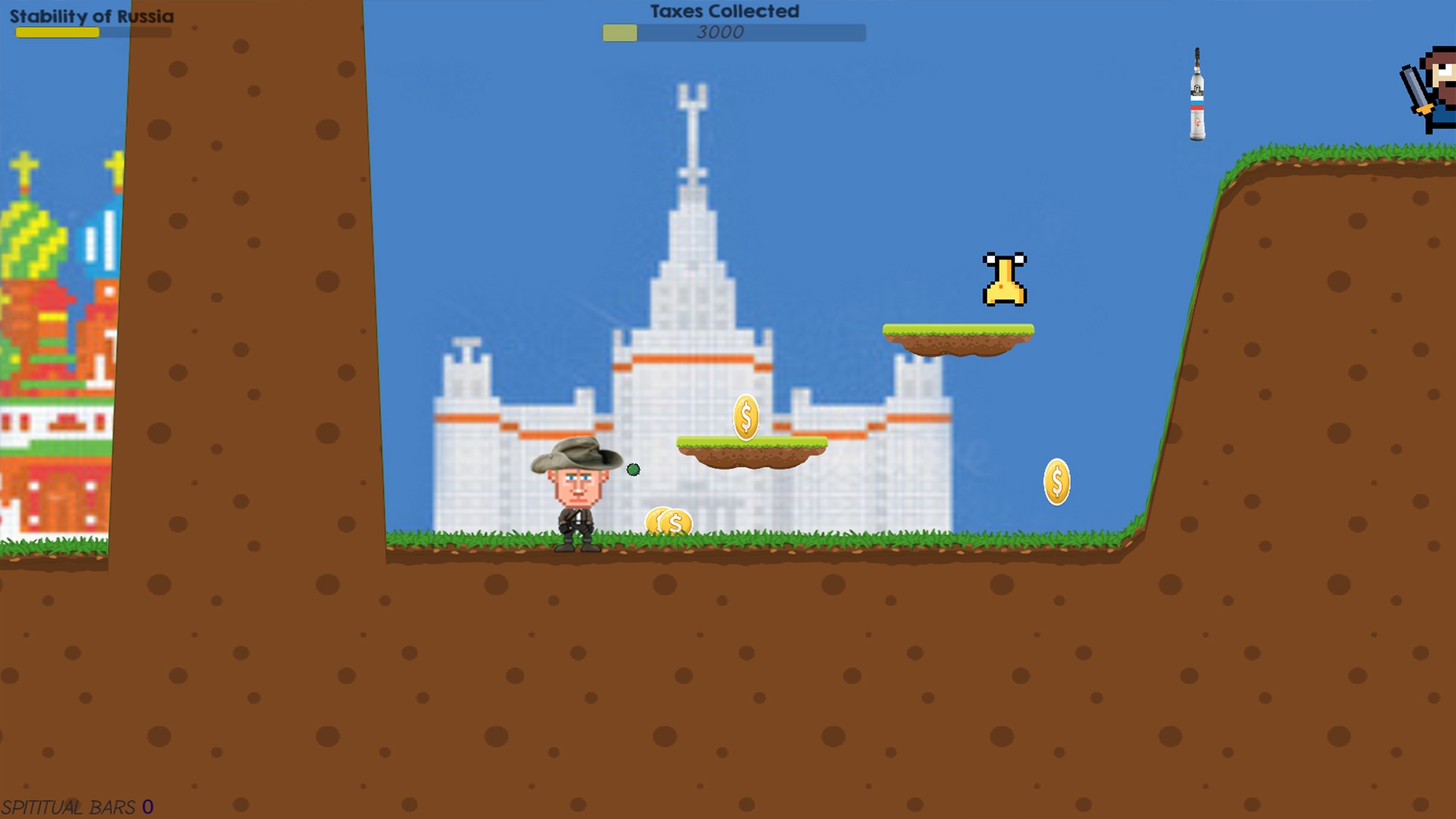Collect the coin above the middle grass platform

tap(746, 416)
